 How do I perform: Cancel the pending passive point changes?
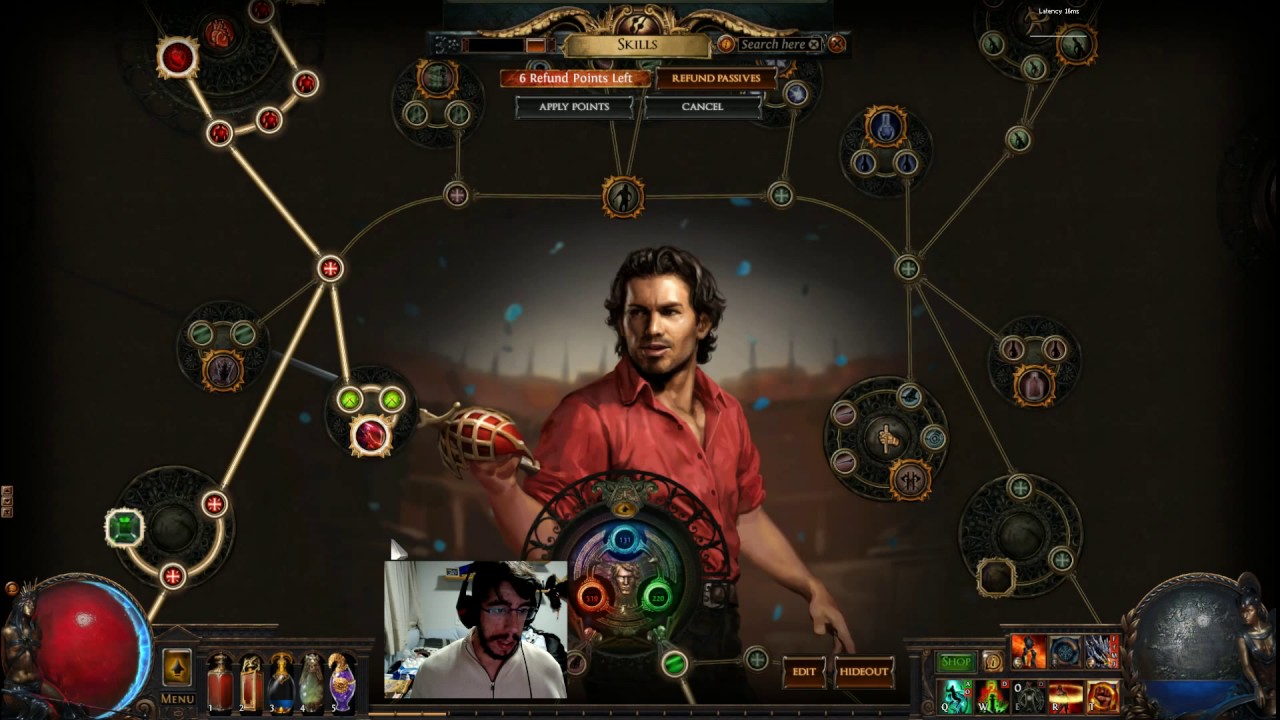click(x=702, y=107)
